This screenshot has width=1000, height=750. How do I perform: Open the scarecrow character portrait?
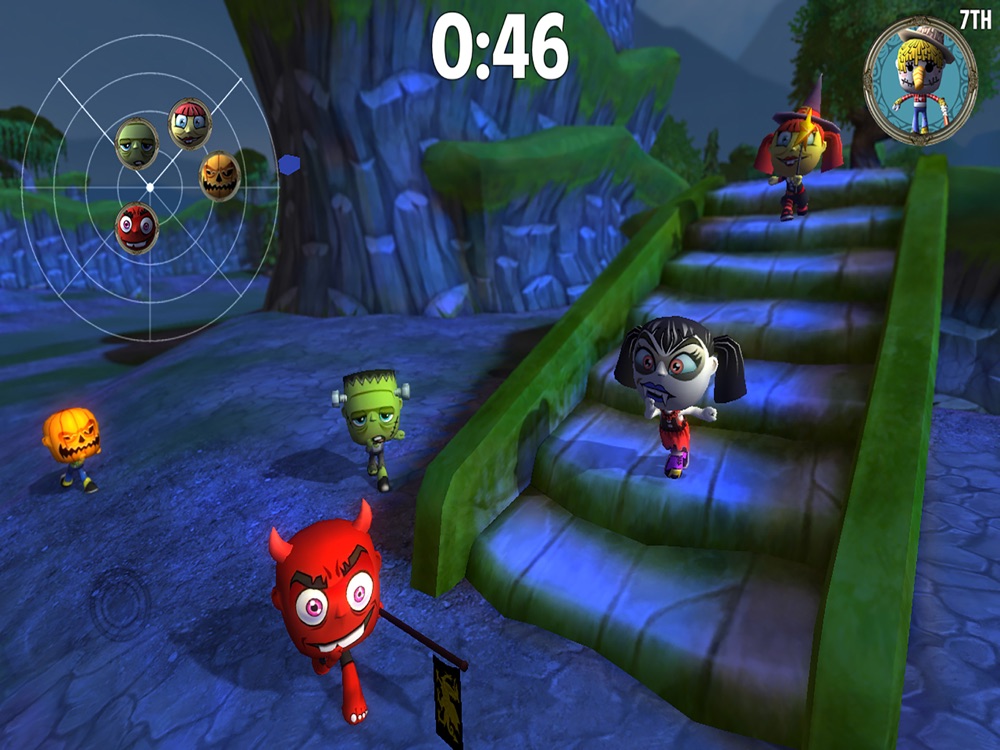pyautogui.click(x=920, y=81)
